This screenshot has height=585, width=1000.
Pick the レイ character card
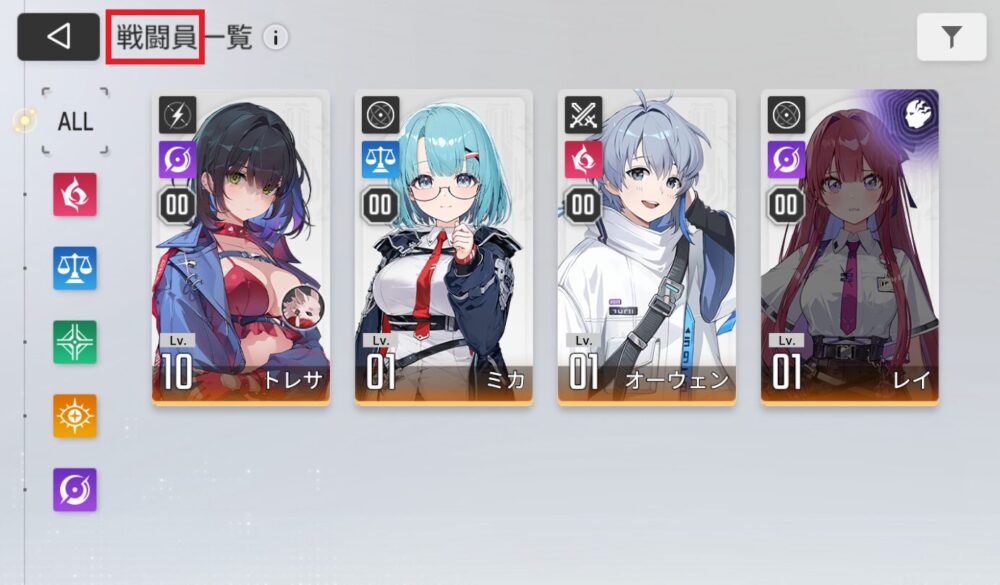(849, 247)
